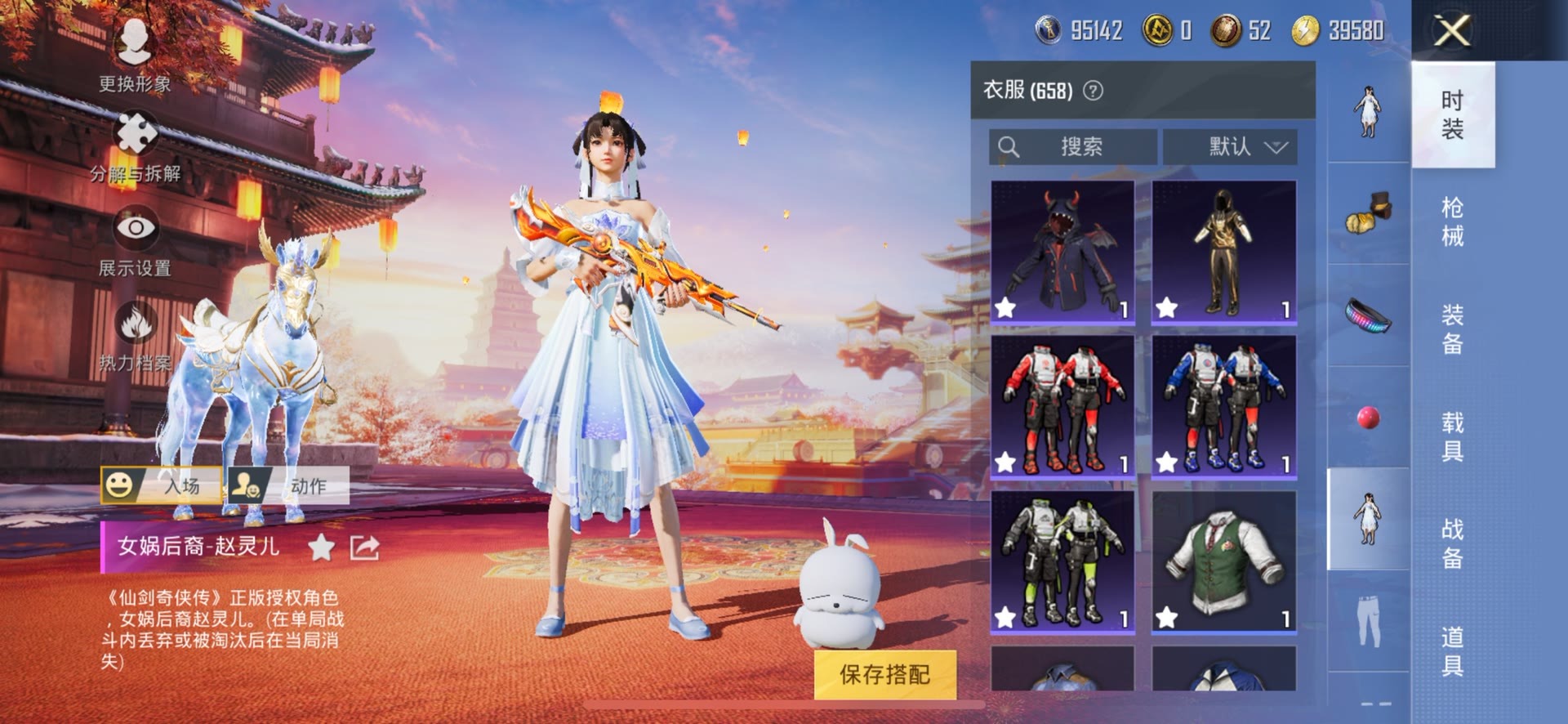Pick the green vest with white shirt
This screenshot has height=724, width=1568.
click(1223, 561)
